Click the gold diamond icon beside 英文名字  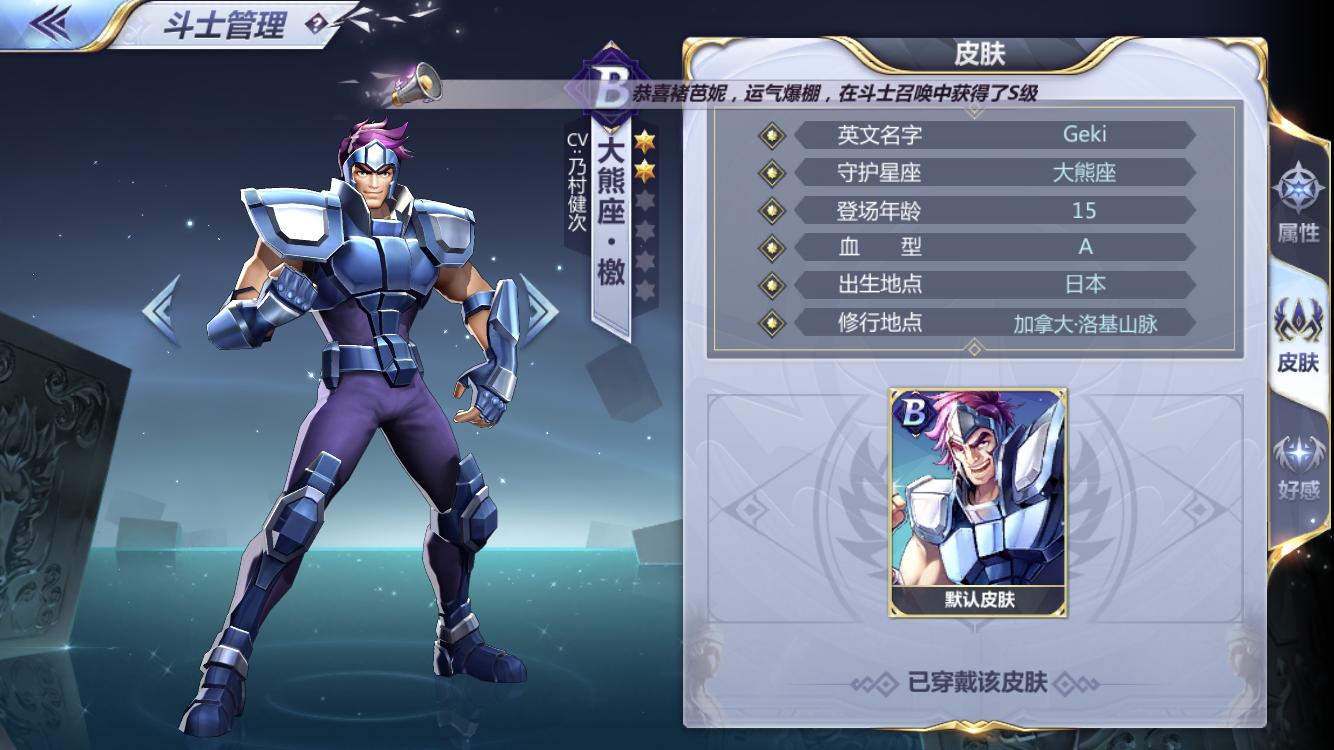[770, 136]
